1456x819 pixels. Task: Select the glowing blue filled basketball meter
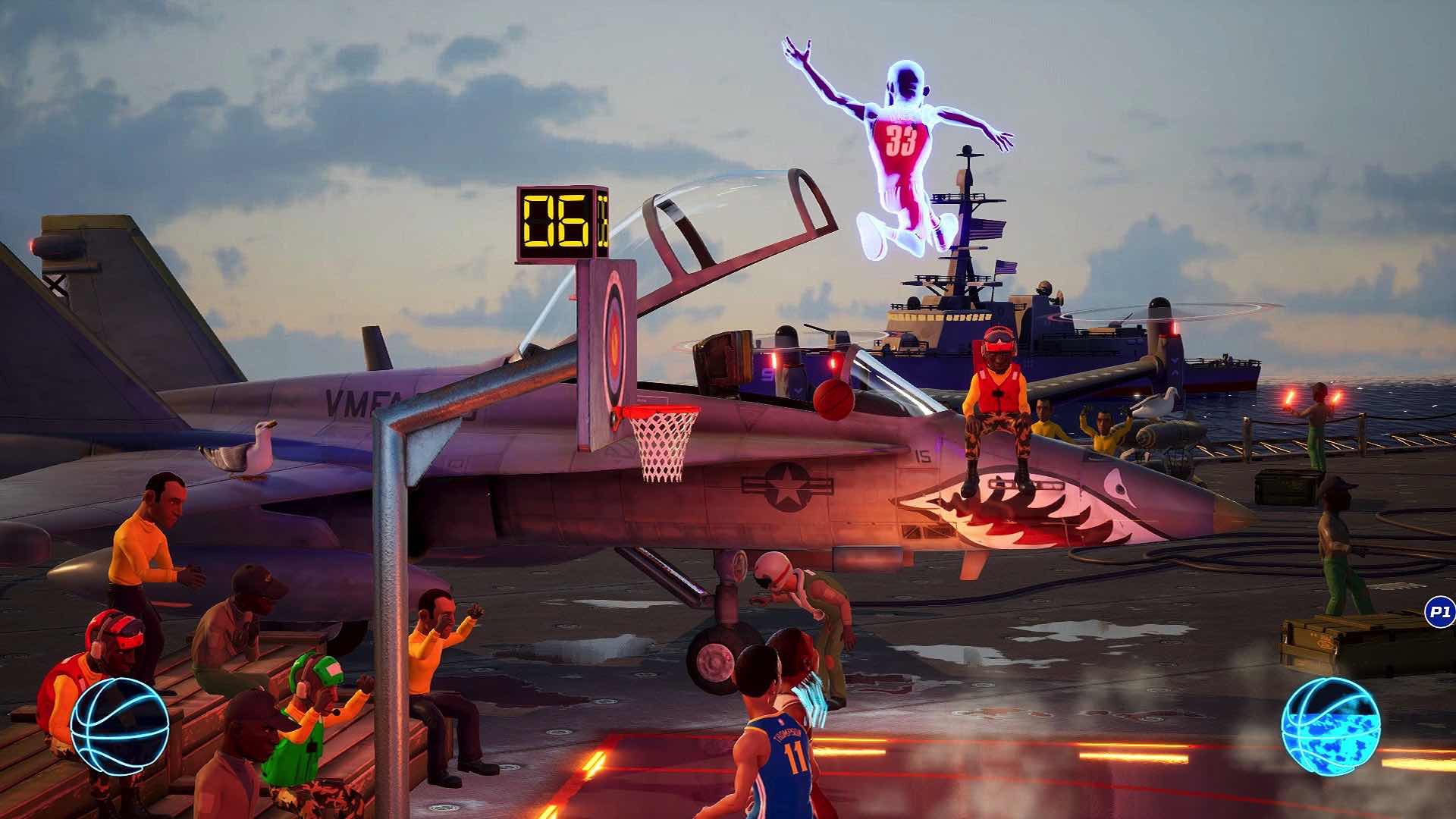(1330, 726)
